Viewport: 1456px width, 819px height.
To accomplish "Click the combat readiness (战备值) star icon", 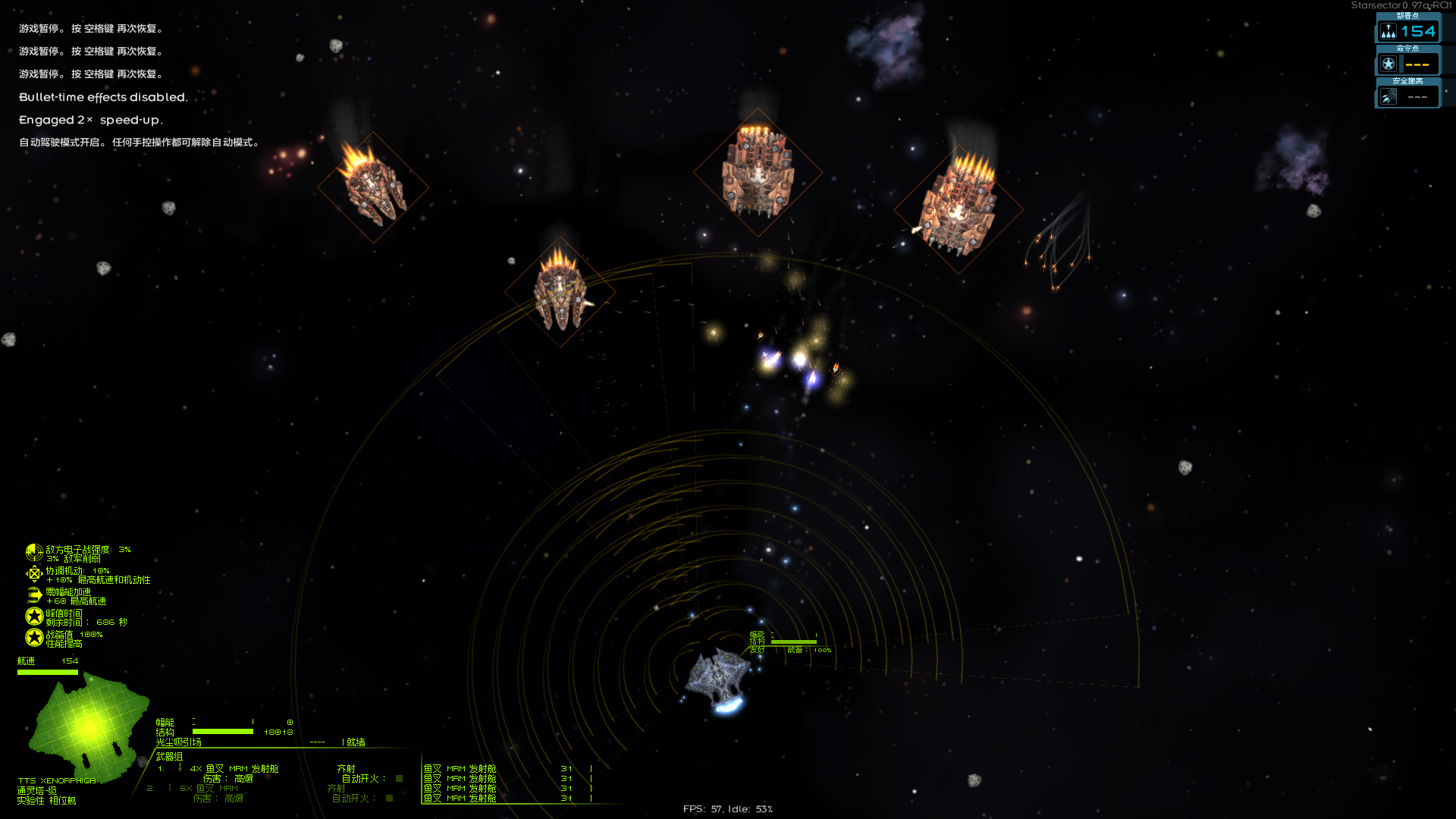I will [33, 638].
